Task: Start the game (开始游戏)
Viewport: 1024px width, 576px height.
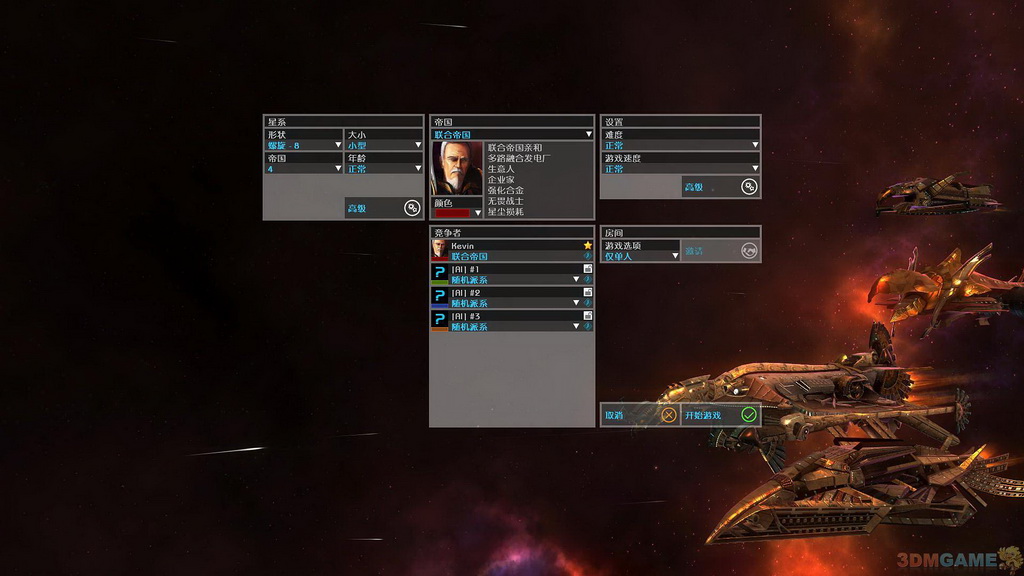Action: [720, 415]
